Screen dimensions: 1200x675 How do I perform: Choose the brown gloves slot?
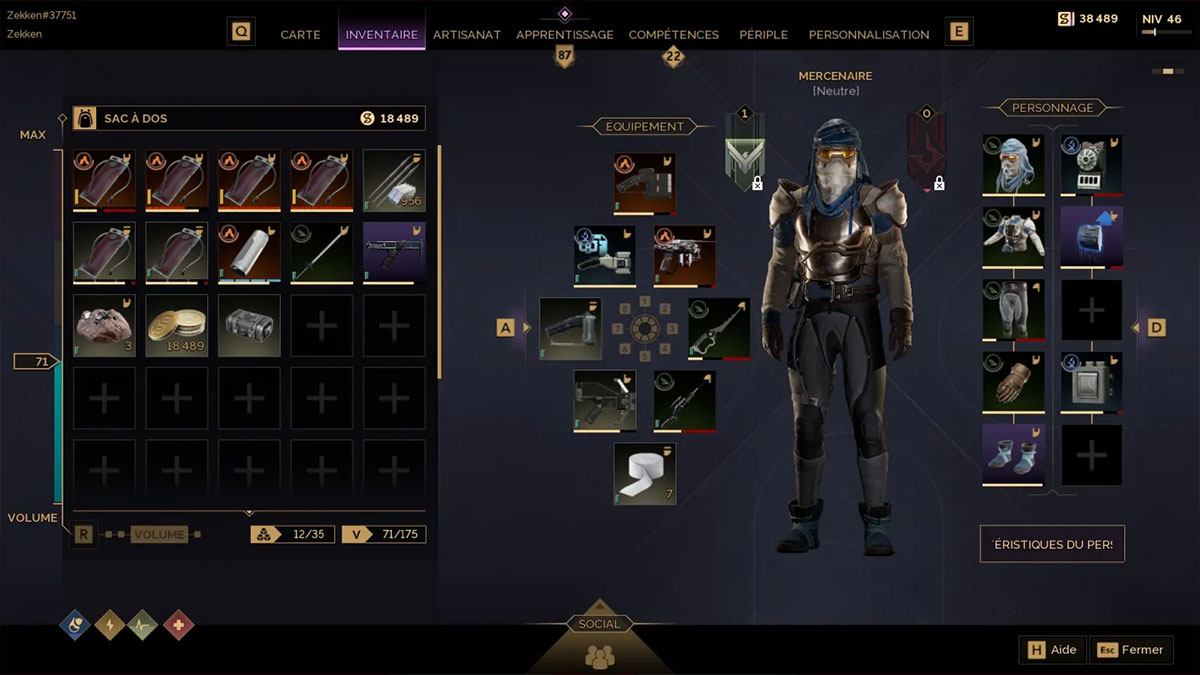(x=1013, y=381)
